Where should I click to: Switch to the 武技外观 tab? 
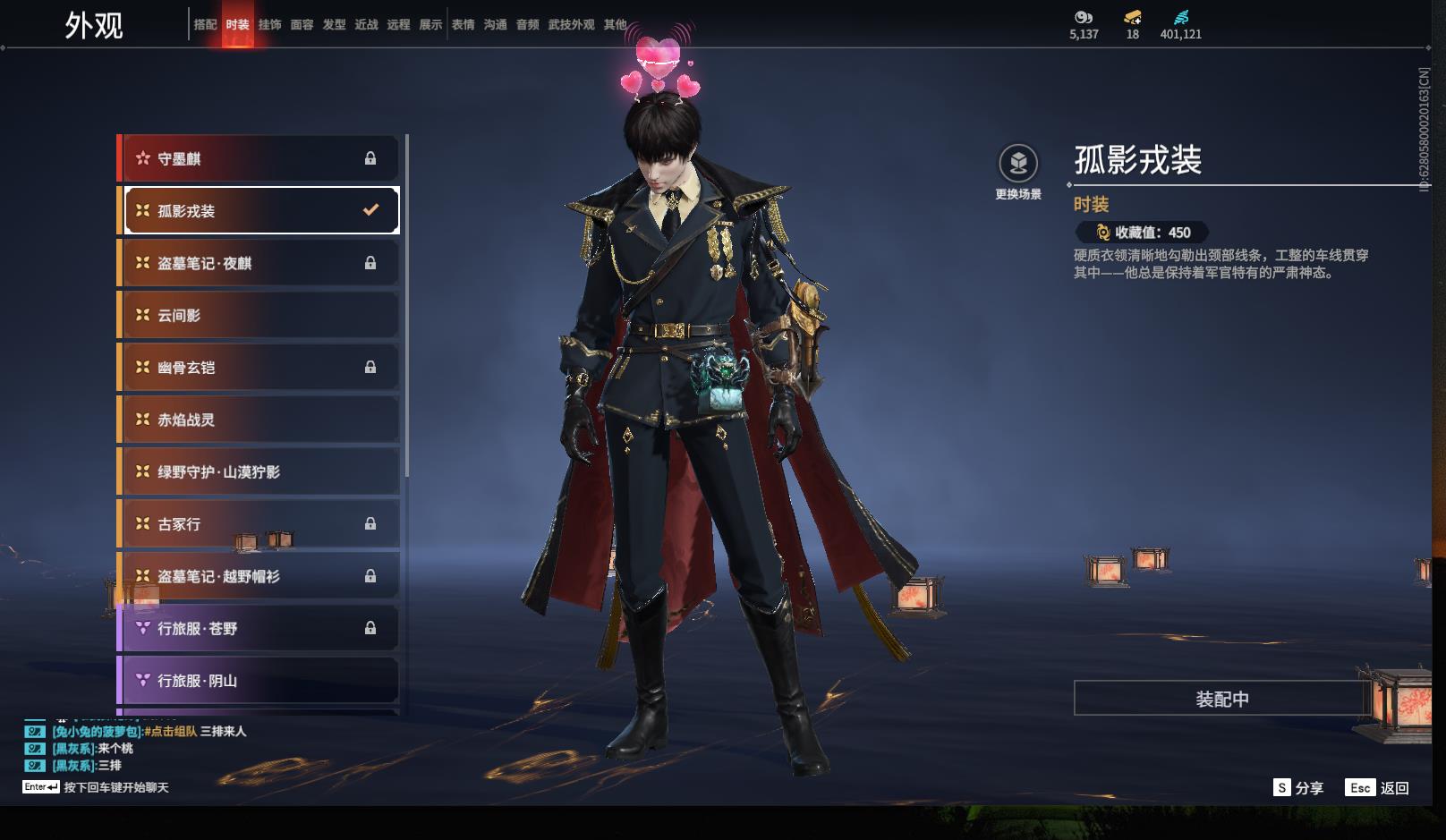pos(571,25)
